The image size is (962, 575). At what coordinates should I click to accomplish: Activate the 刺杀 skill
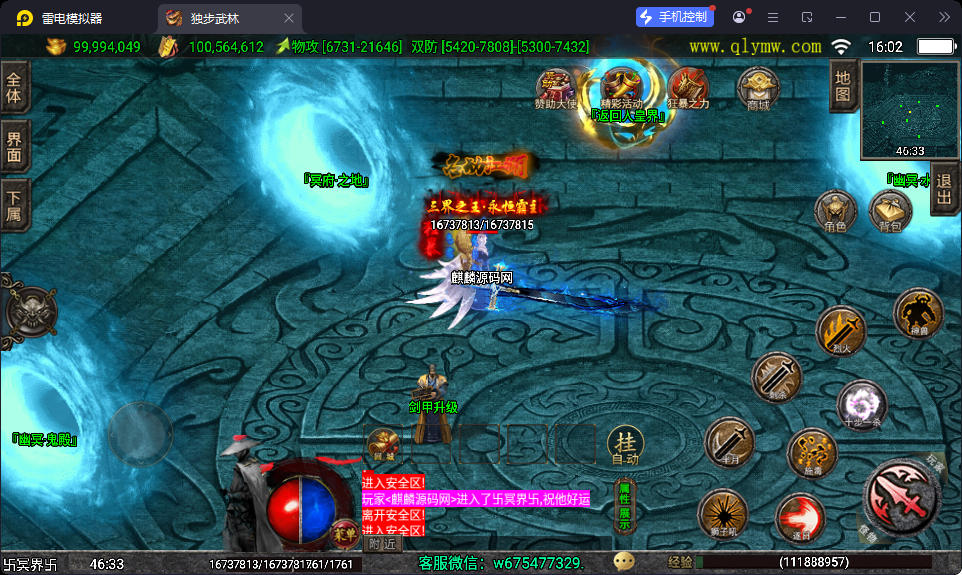(776, 377)
